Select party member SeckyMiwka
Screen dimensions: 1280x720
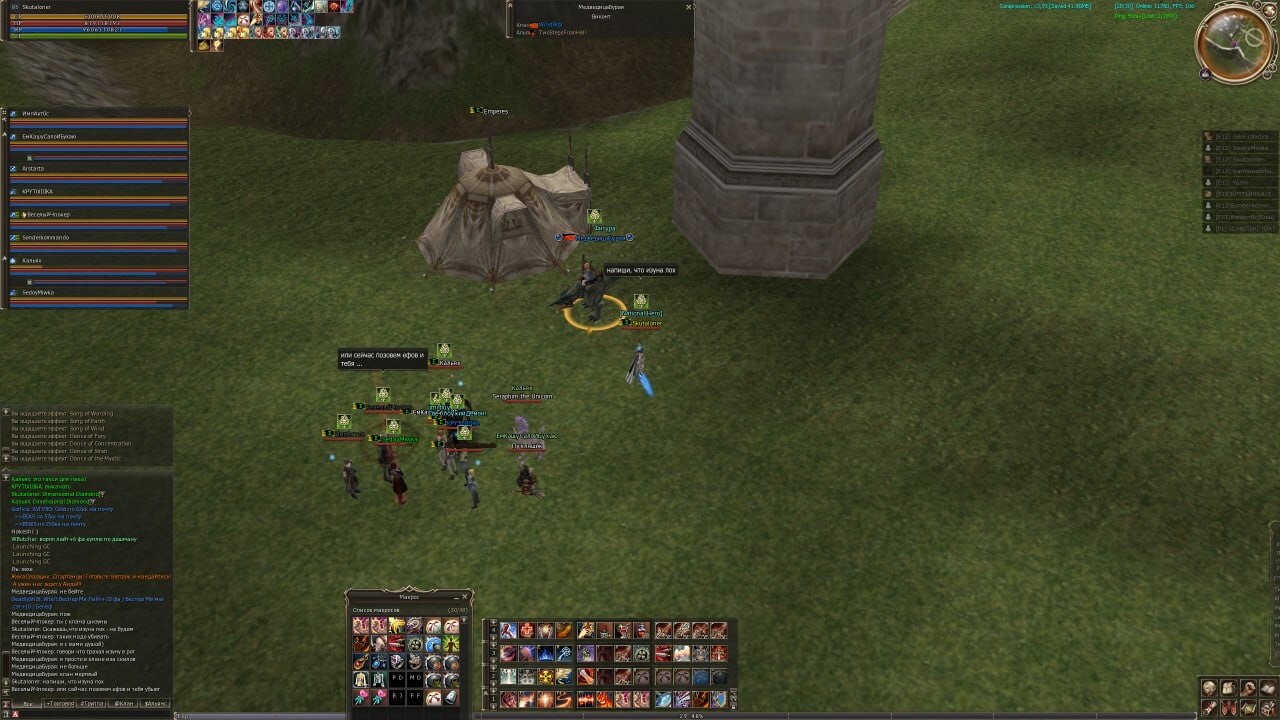pyautogui.click(x=38, y=292)
